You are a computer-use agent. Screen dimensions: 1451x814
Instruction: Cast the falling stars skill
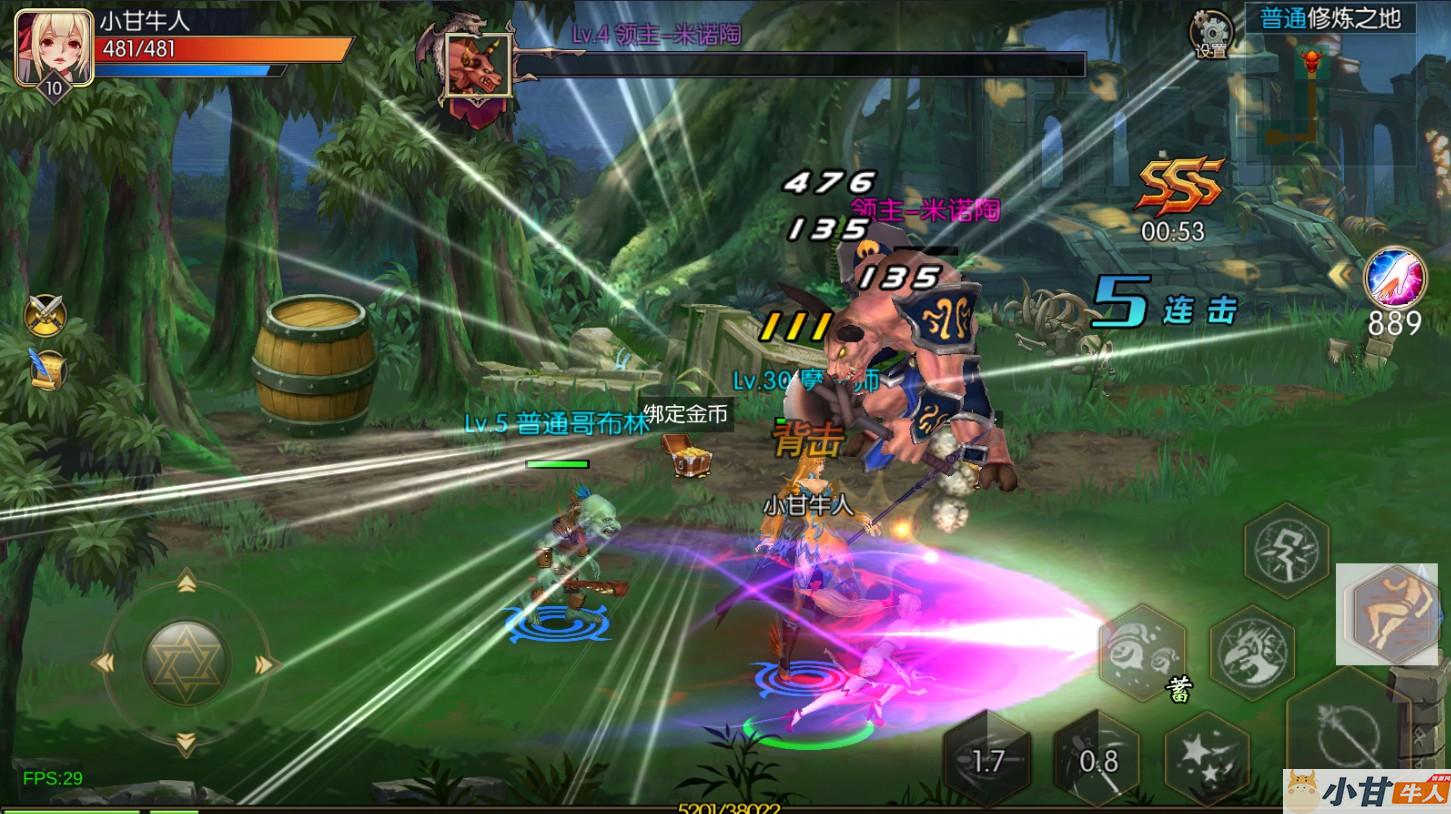[x=1208, y=758]
